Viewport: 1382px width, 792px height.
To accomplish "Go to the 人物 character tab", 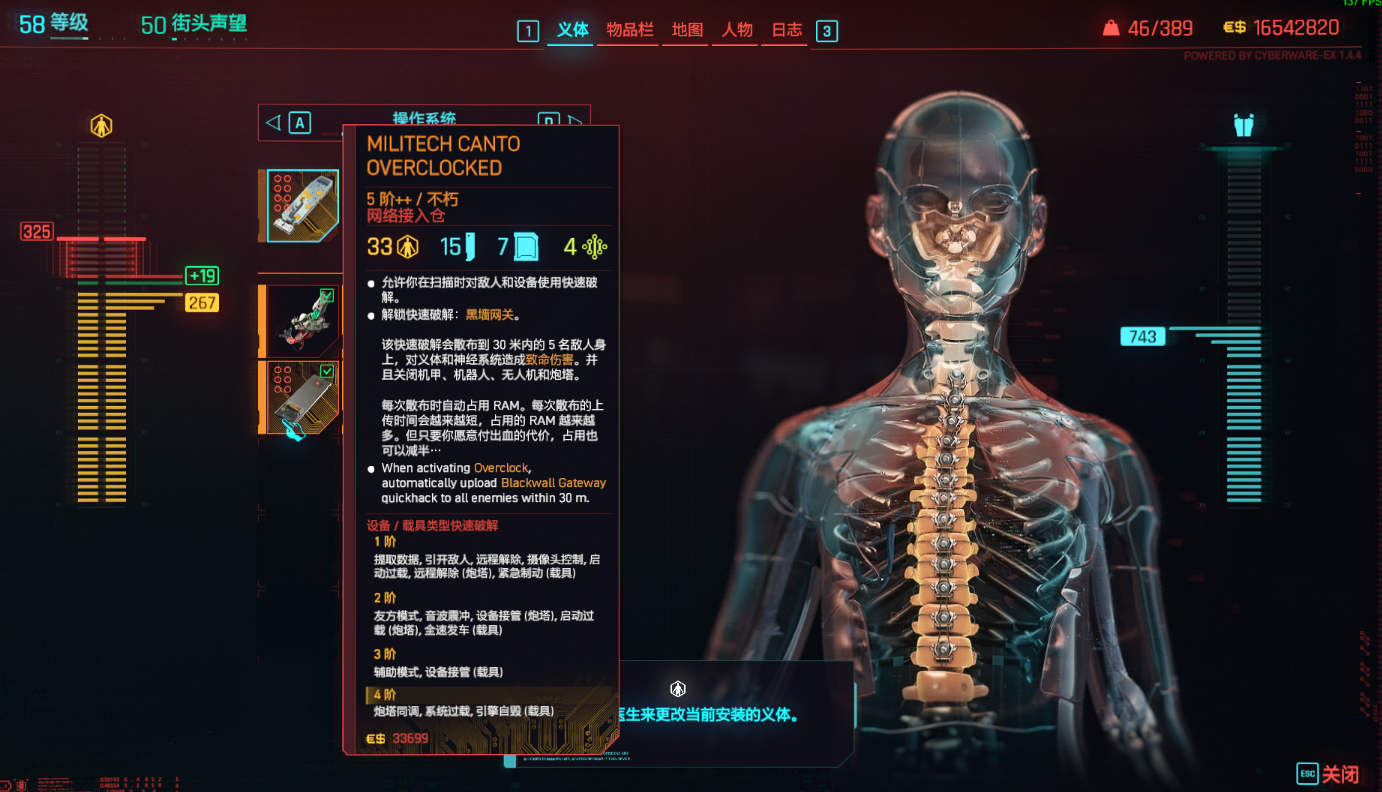I will 737,30.
